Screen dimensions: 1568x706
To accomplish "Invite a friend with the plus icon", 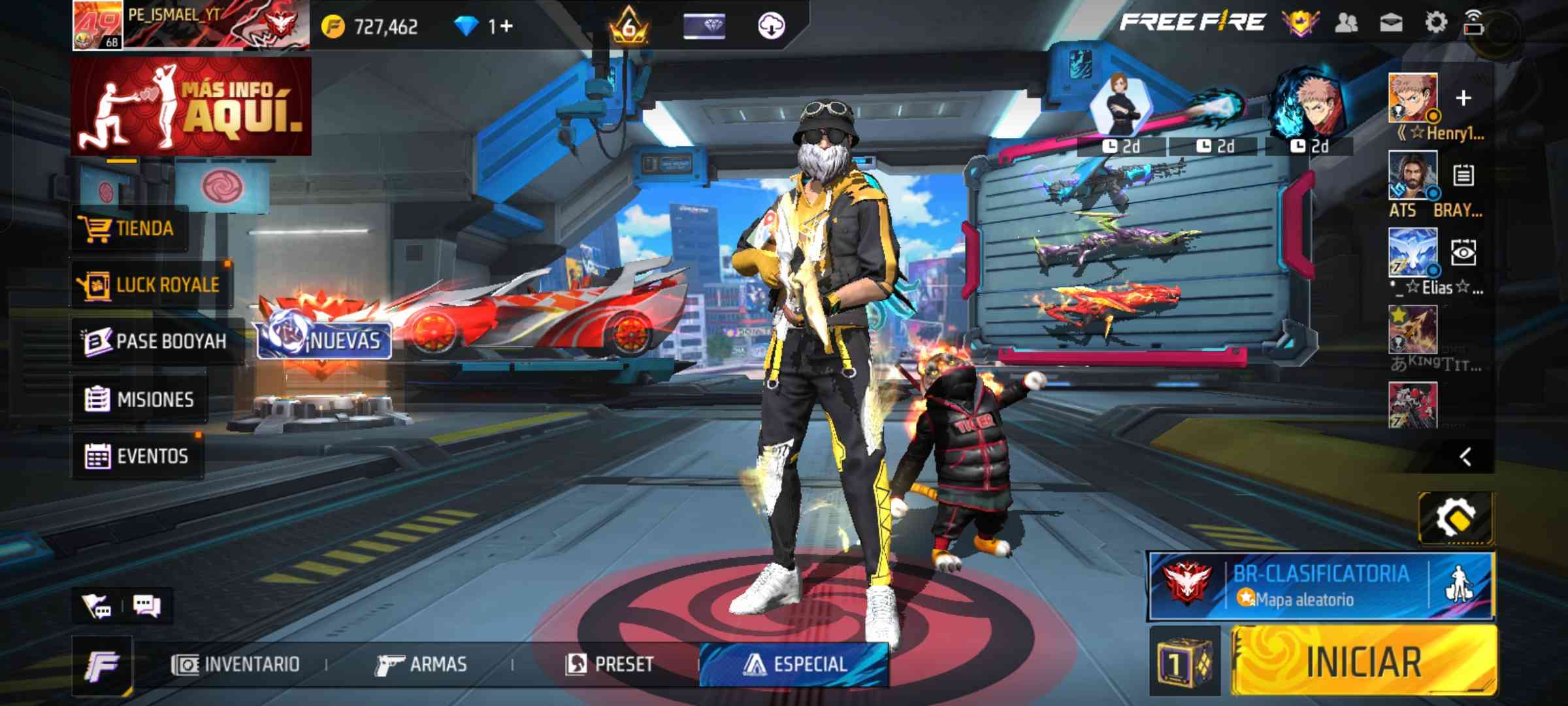I will tap(1463, 98).
